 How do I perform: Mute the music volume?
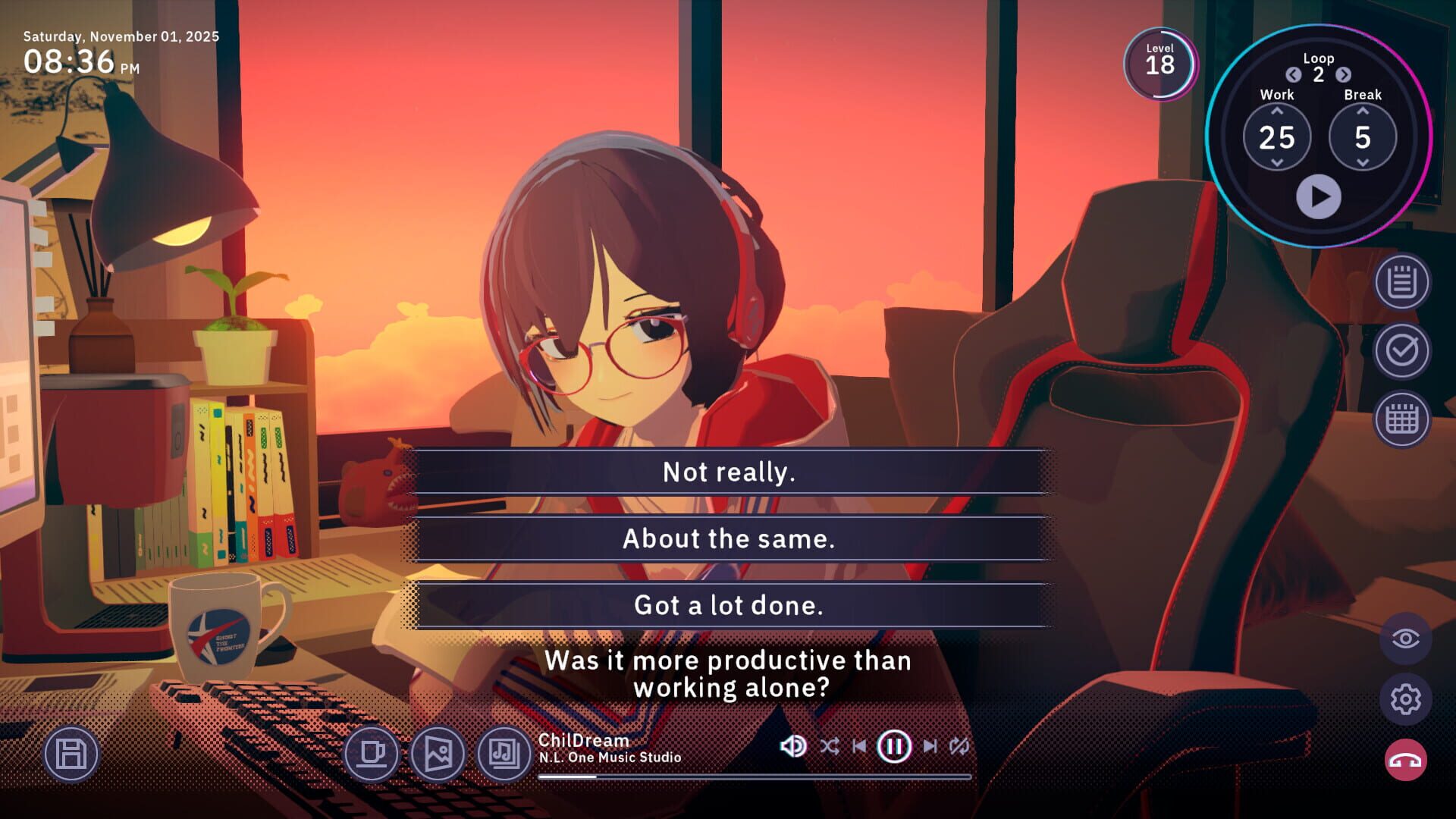coord(792,745)
